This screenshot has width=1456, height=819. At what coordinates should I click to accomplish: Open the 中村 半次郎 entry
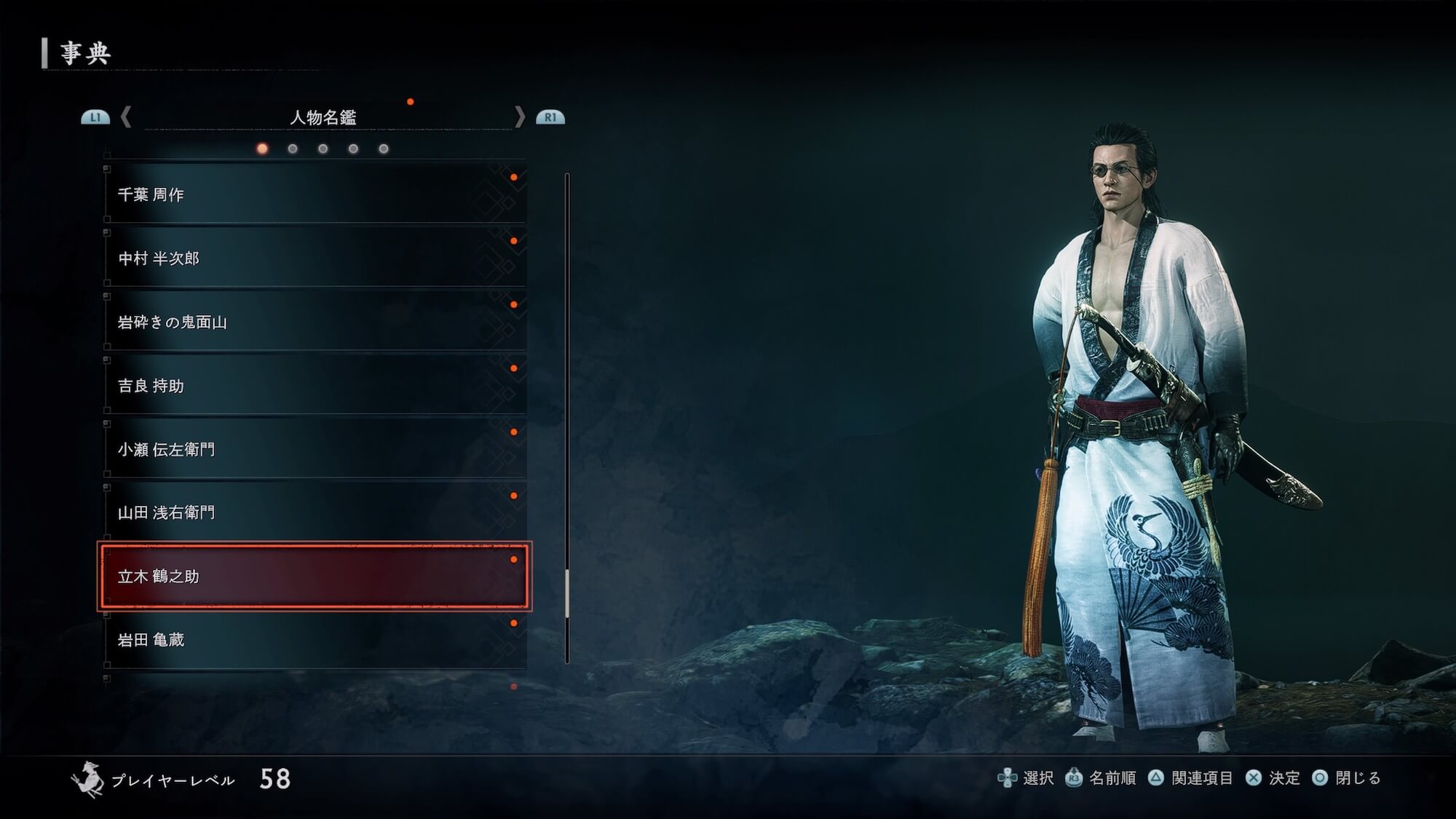coord(314,258)
